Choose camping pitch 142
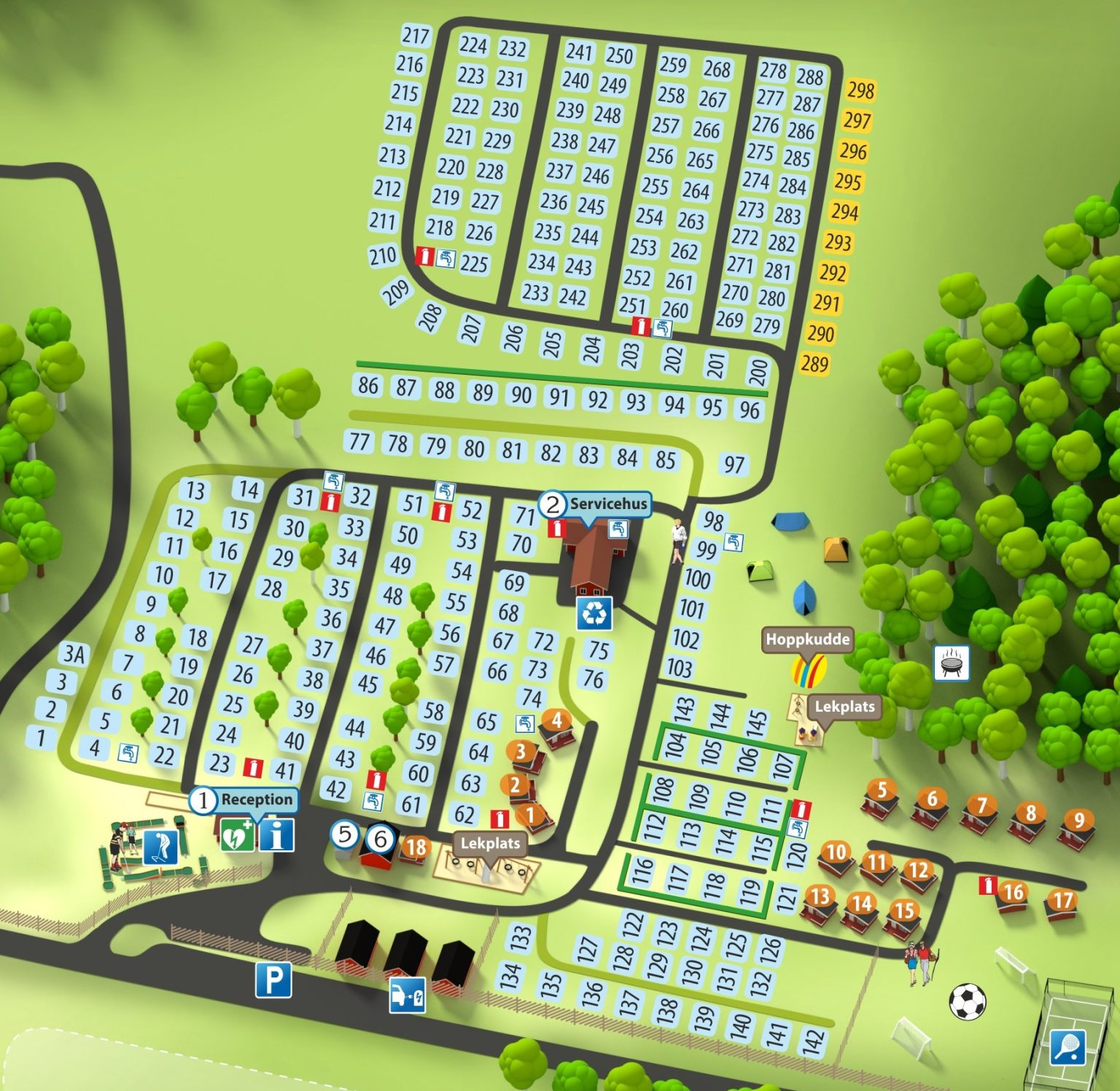1120x1091 pixels. (x=812, y=1041)
